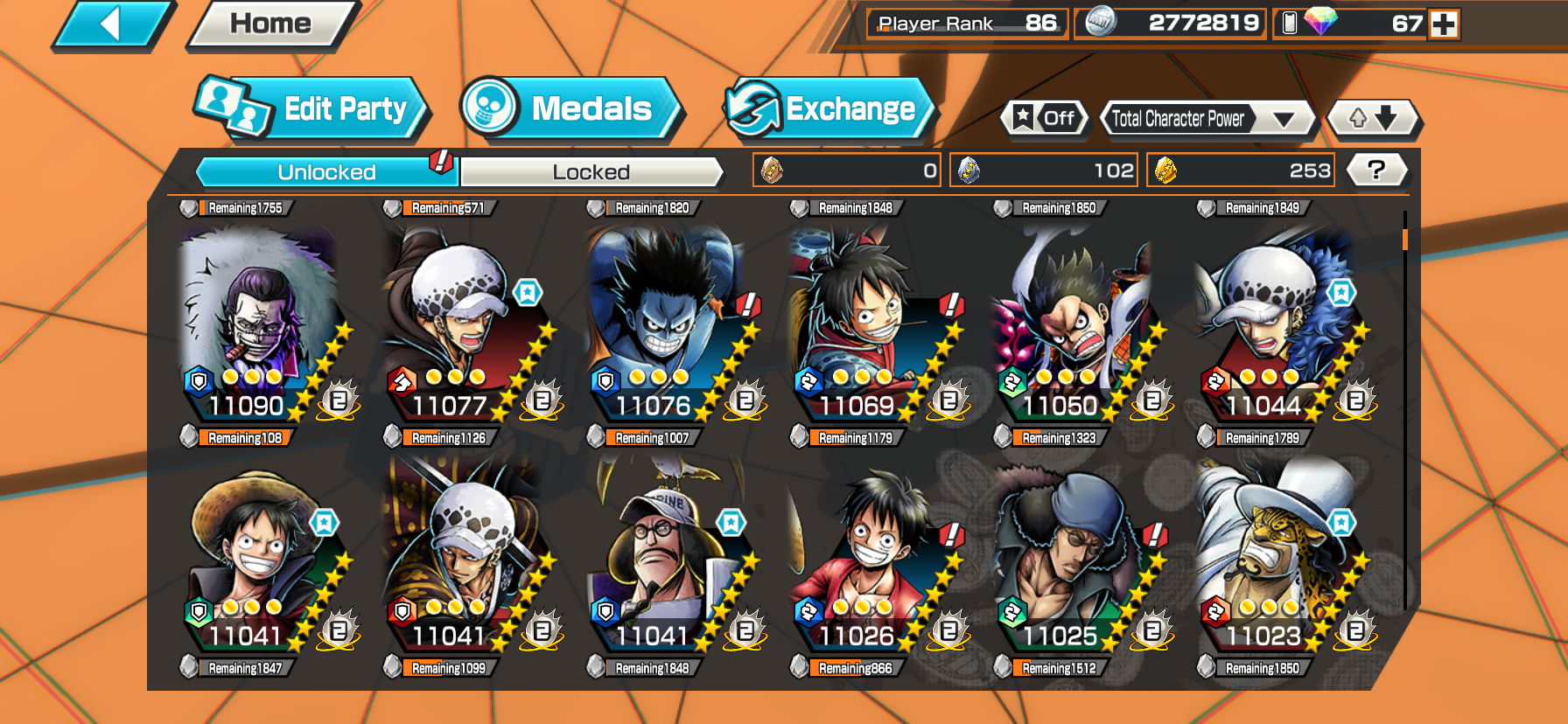
Task: Add rainbow diamonds with the plus button
Action: pyautogui.click(x=1444, y=24)
